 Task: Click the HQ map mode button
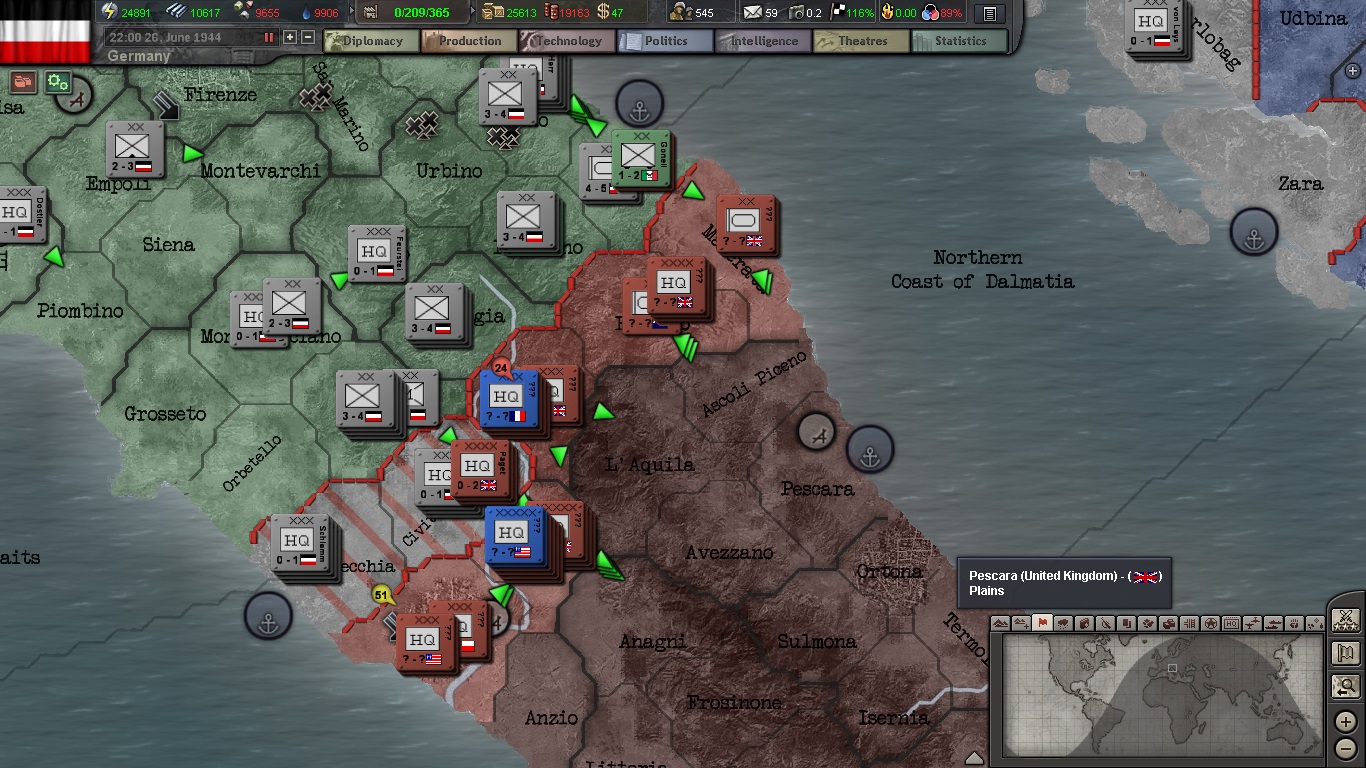pos(1230,625)
